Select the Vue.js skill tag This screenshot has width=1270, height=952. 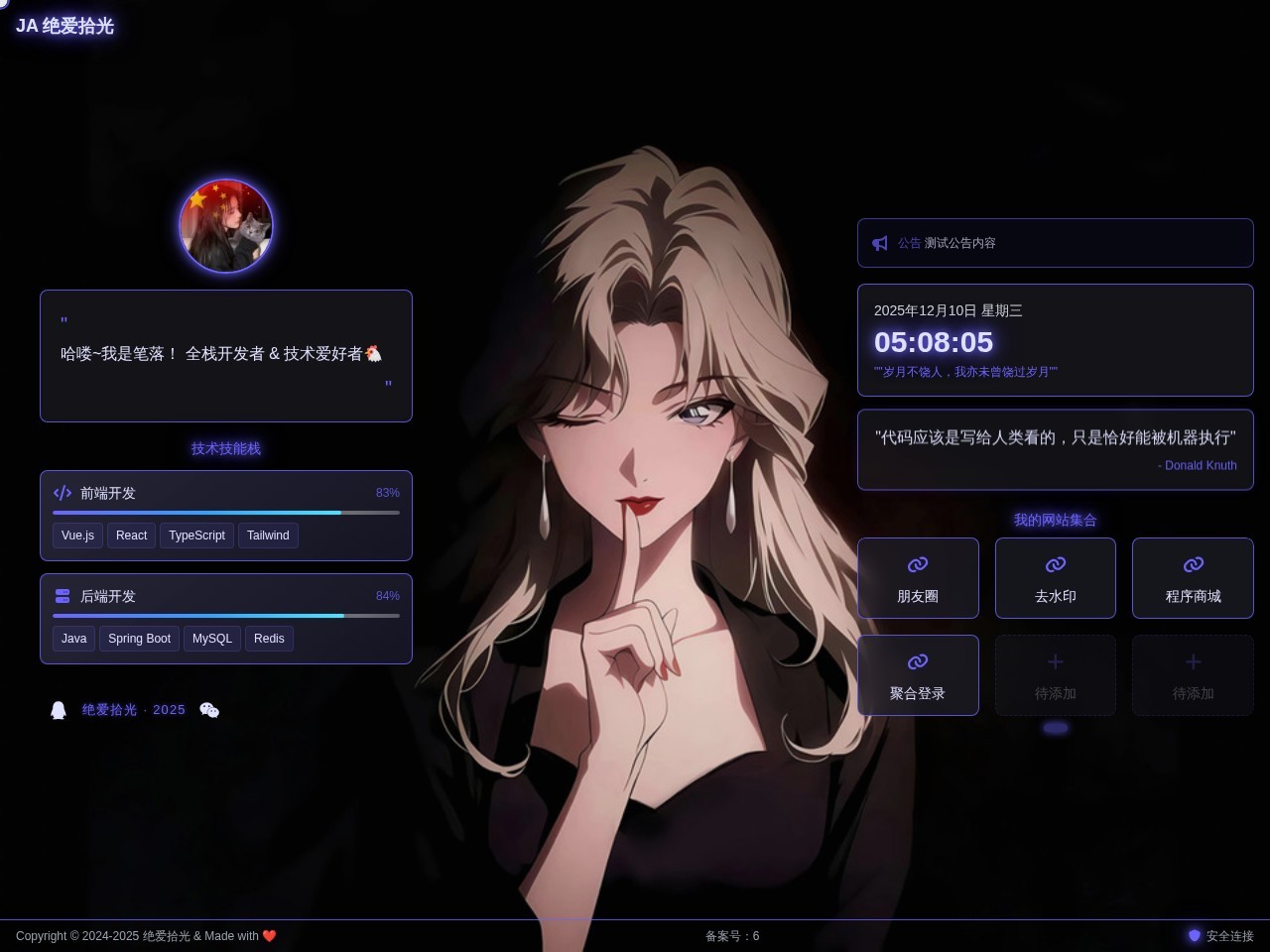[77, 535]
